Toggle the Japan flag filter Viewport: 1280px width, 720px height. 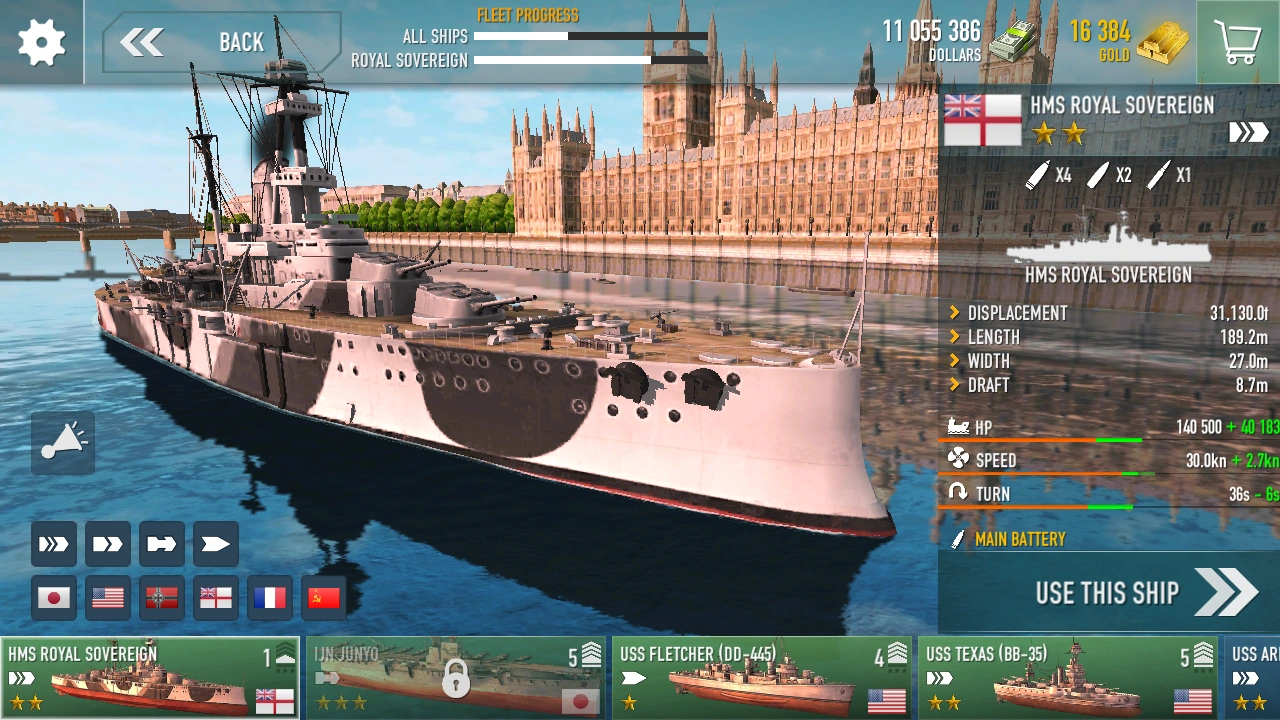53,597
